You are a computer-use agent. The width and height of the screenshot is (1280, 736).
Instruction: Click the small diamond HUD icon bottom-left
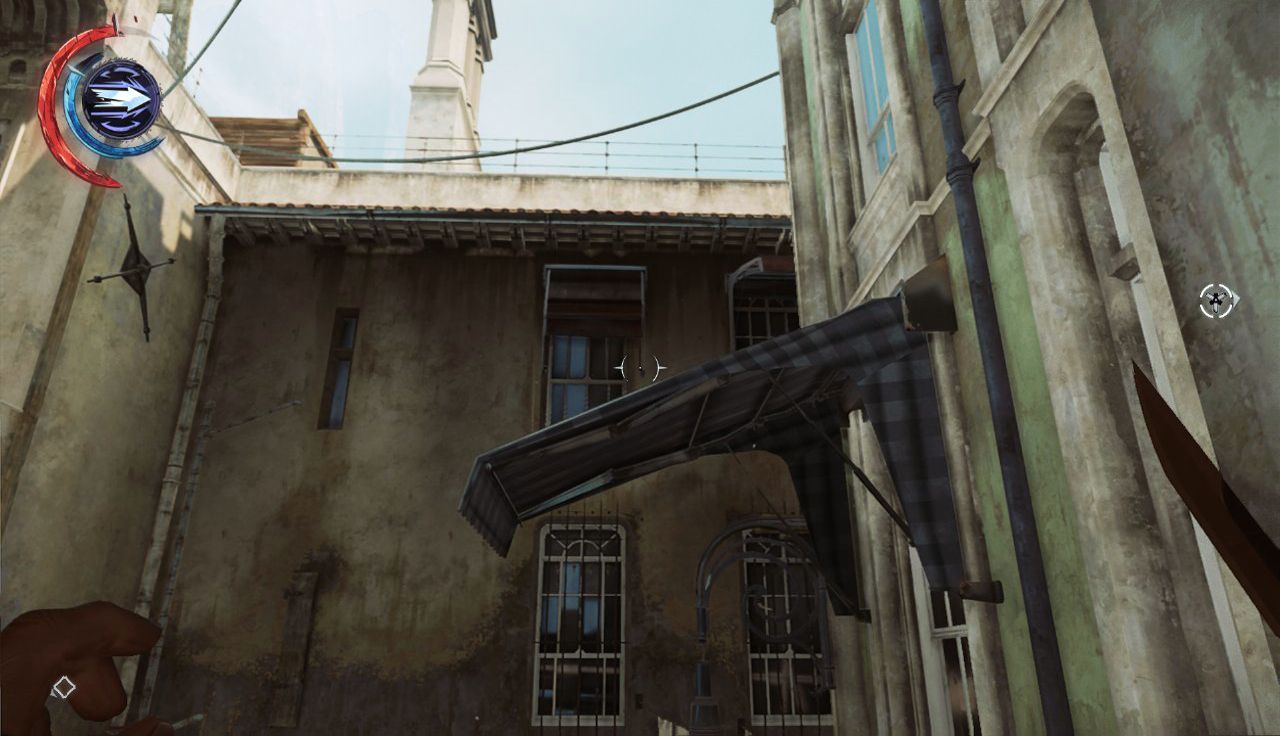64,685
